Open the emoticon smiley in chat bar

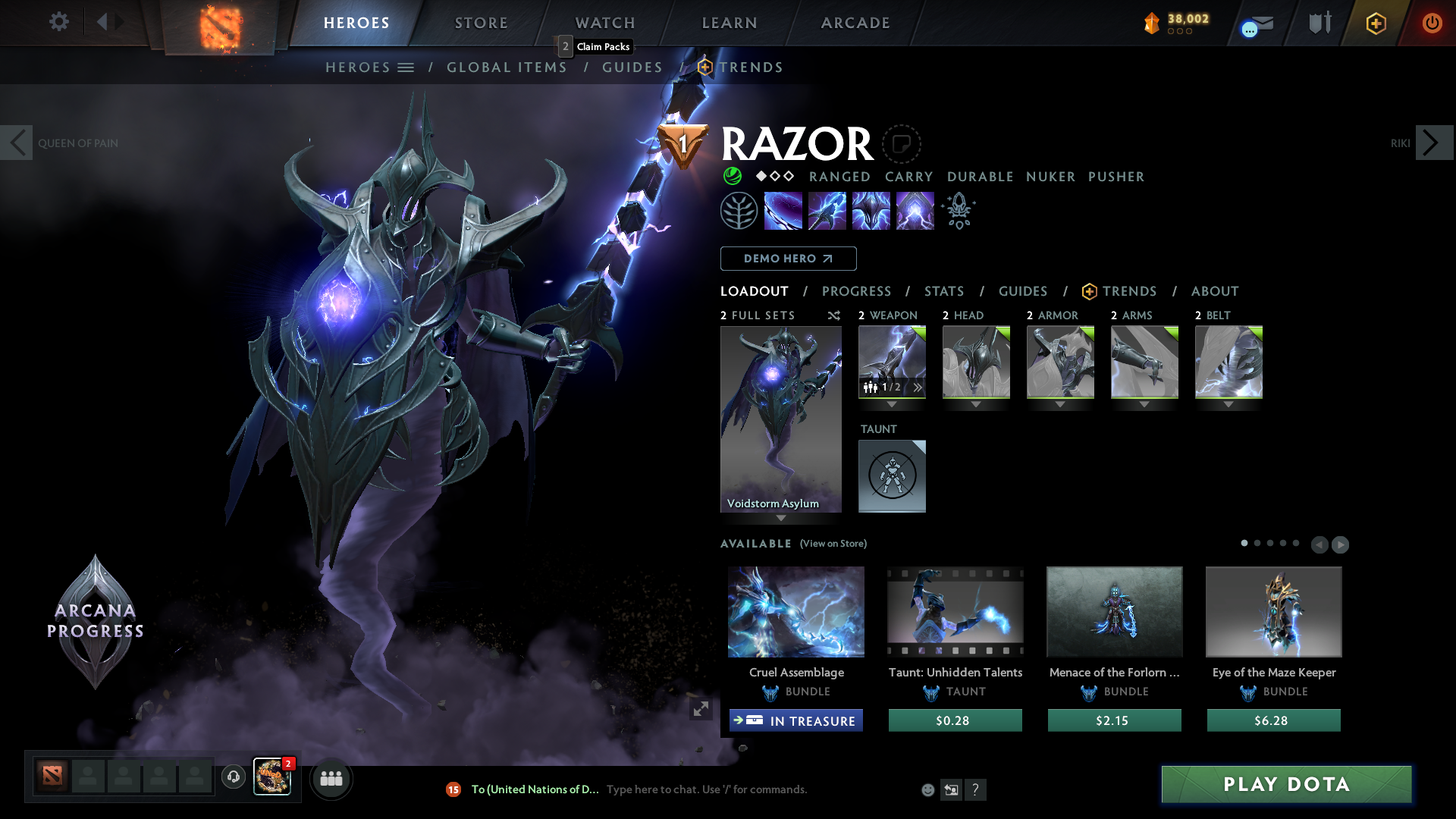coord(927,789)
